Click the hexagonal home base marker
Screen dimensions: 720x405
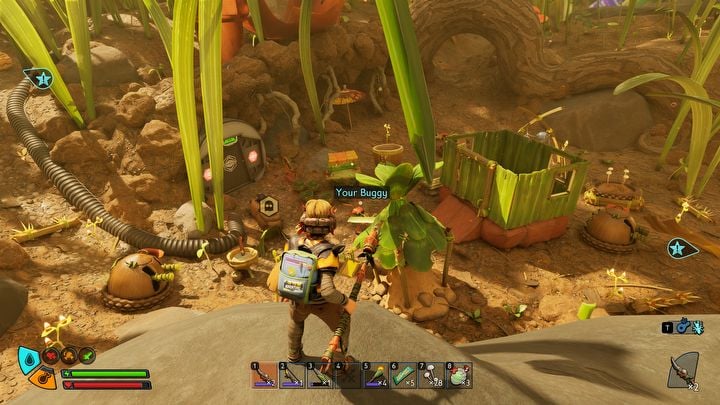(268, 205)
